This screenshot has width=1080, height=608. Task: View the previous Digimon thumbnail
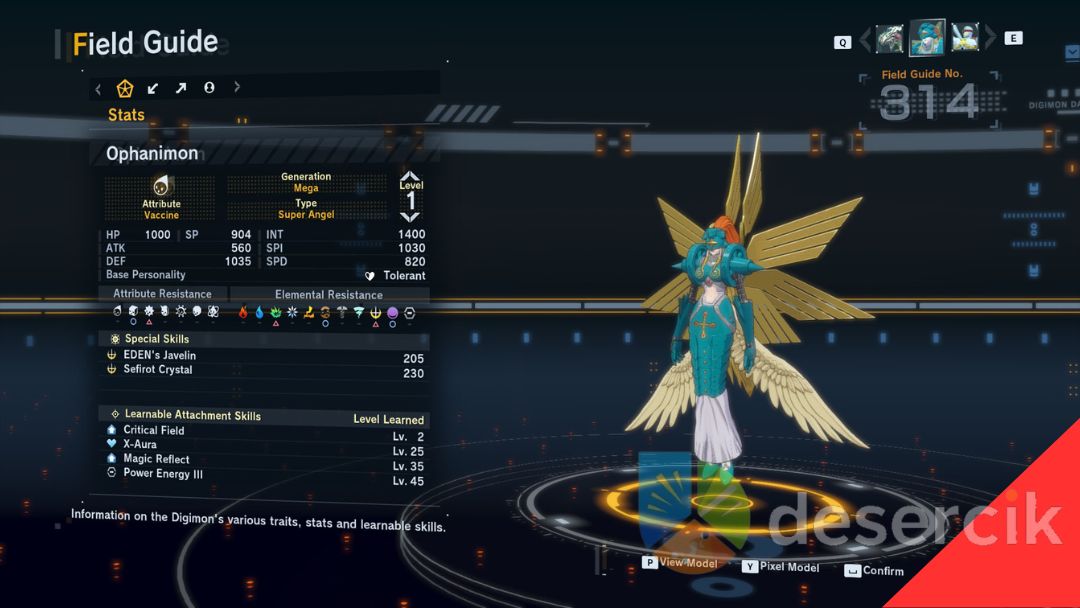point(889,39)
